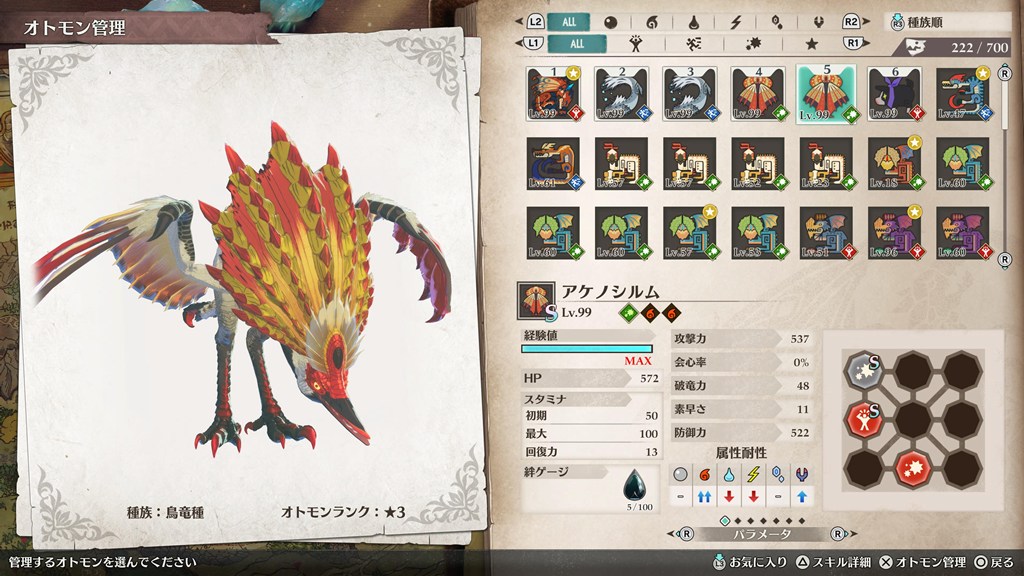Filter monsters by water droplet element

[693, 21]
